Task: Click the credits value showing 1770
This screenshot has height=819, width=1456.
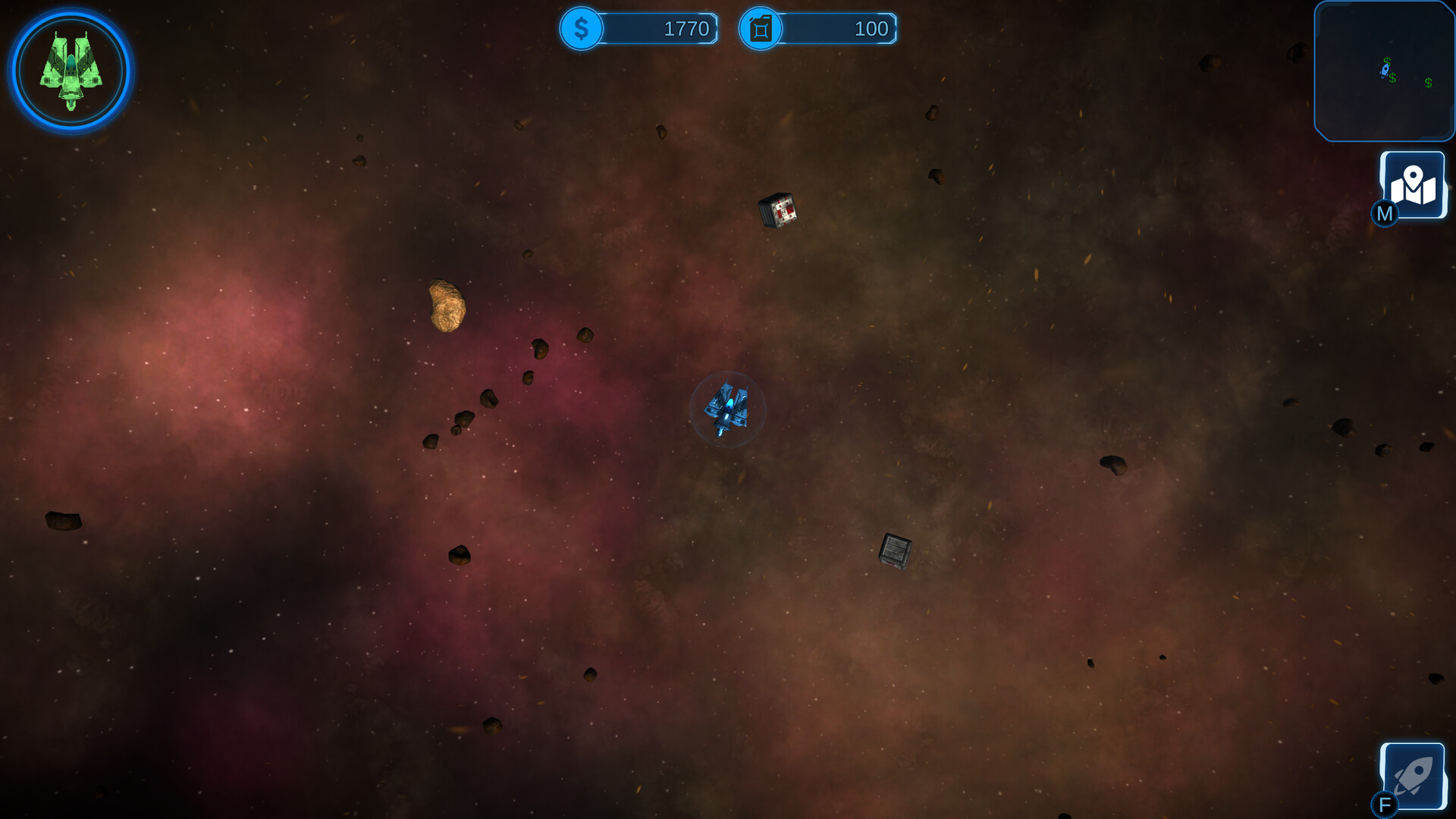Action: coord(685,30)
